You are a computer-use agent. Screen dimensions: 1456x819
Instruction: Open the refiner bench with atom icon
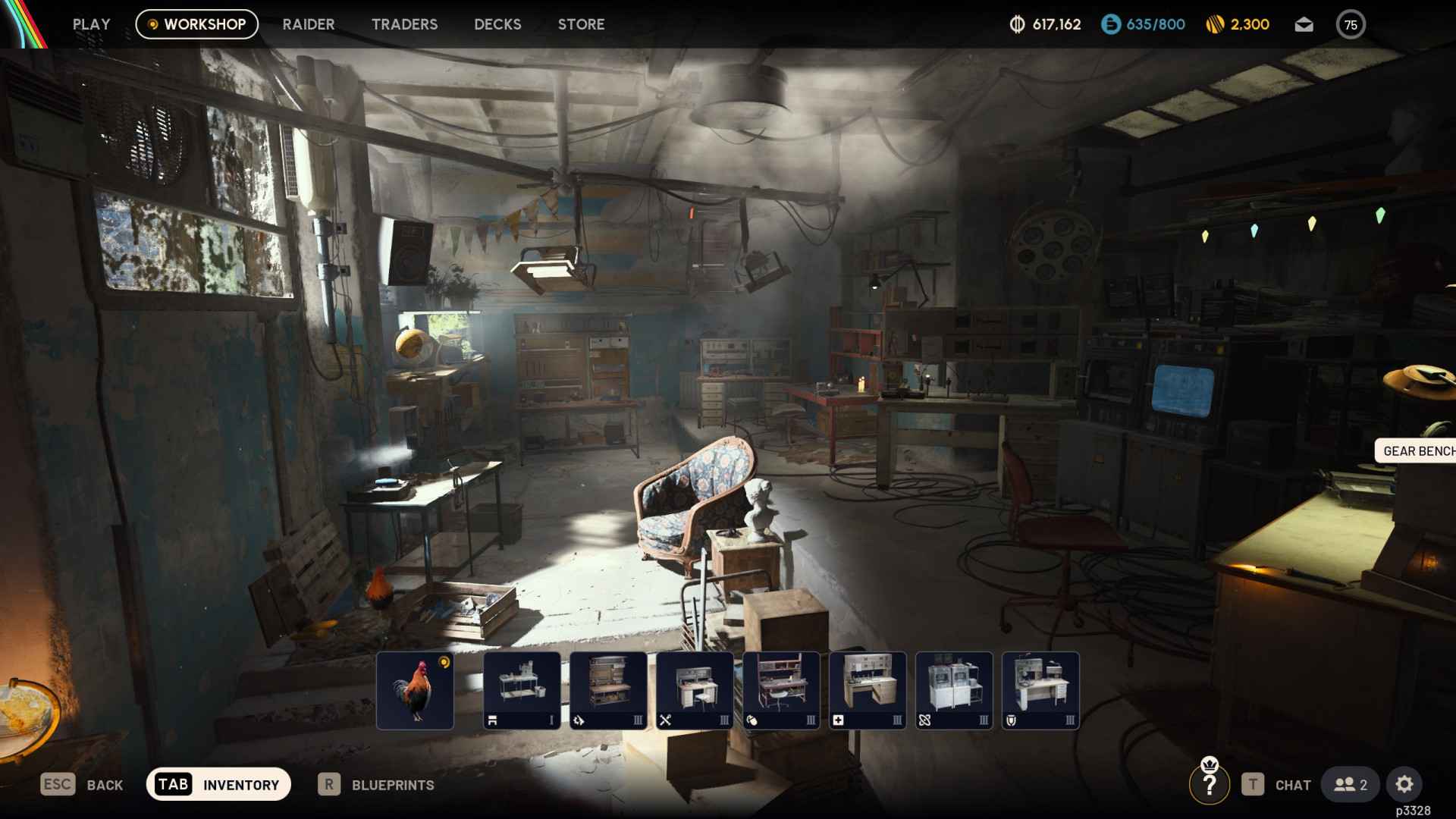[953, 690]
